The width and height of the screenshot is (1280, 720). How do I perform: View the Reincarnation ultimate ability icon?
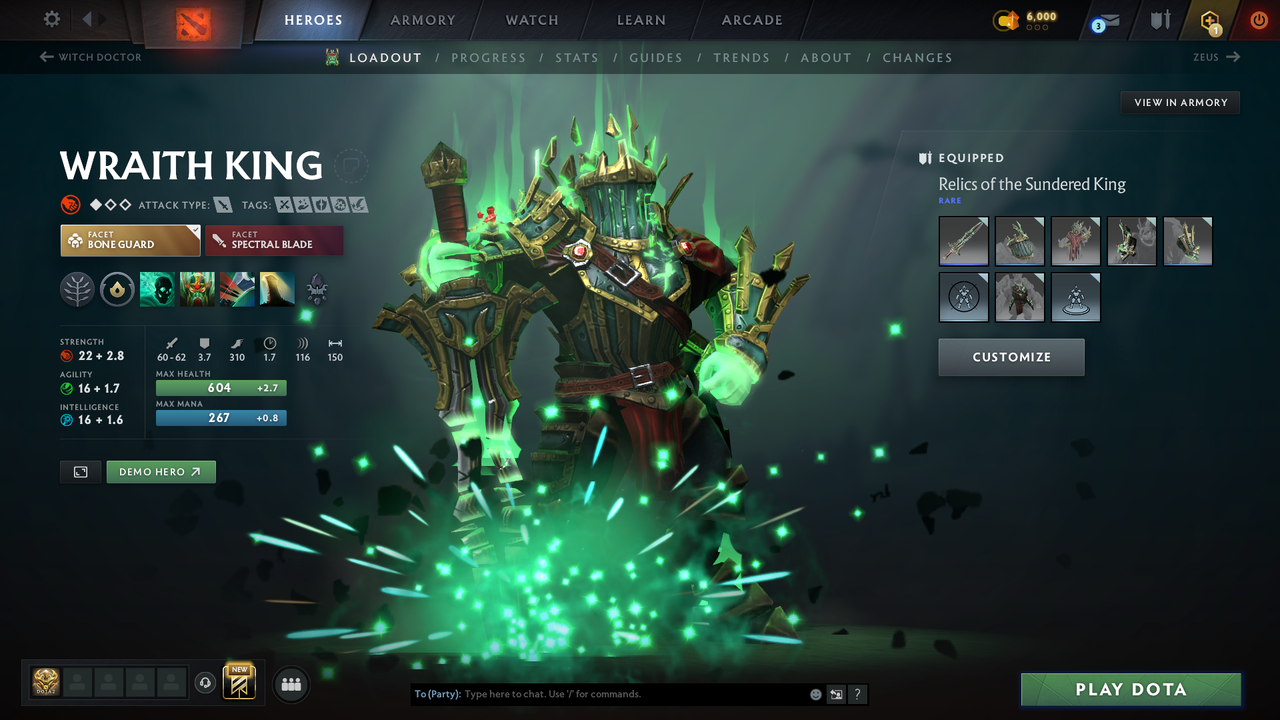(x=277, y=289)
